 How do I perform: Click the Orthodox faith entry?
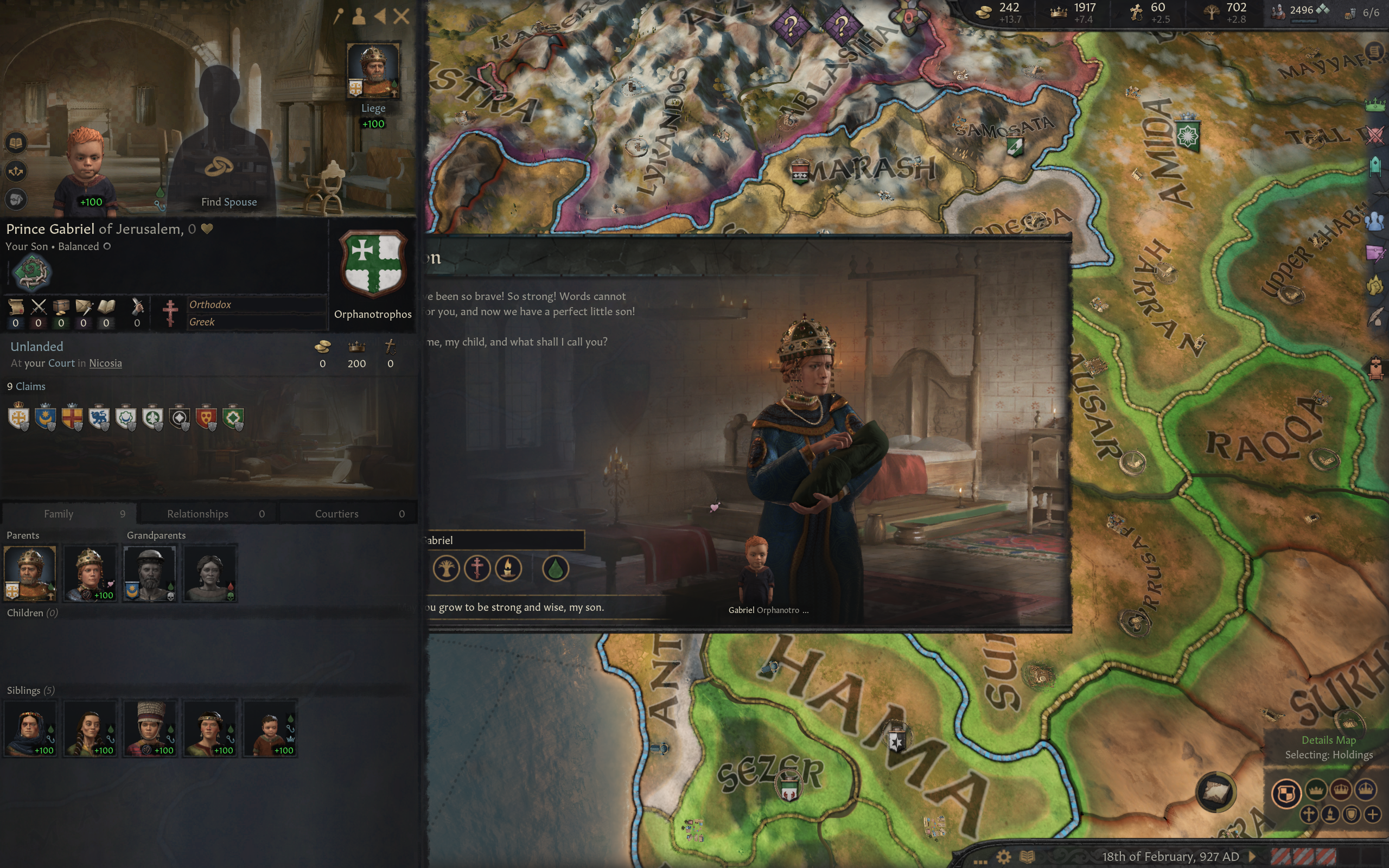210,304
